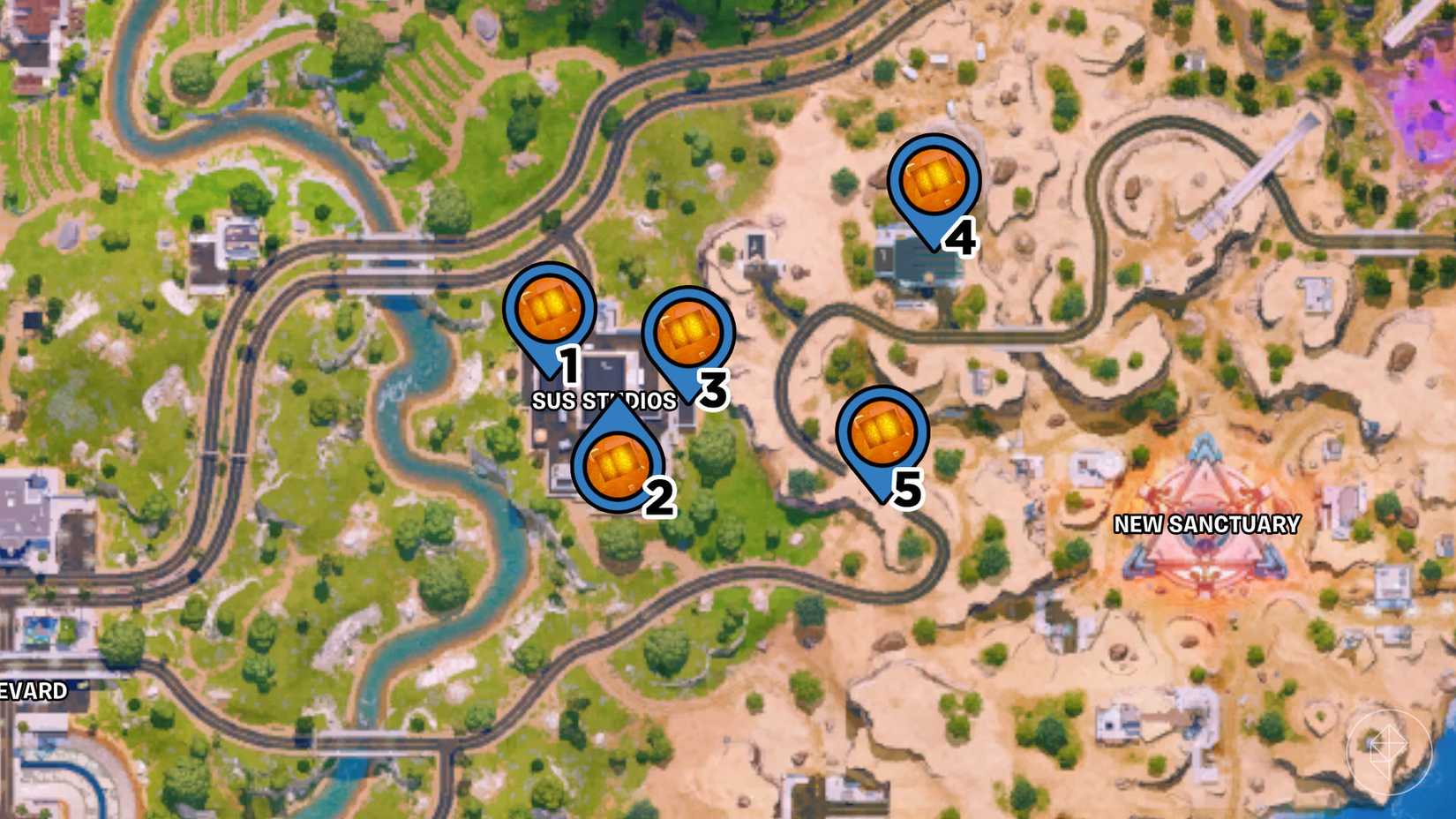This screenshot has height=819, width=1456.
Task: Click the number 1 on its marker
Action: 570,362
